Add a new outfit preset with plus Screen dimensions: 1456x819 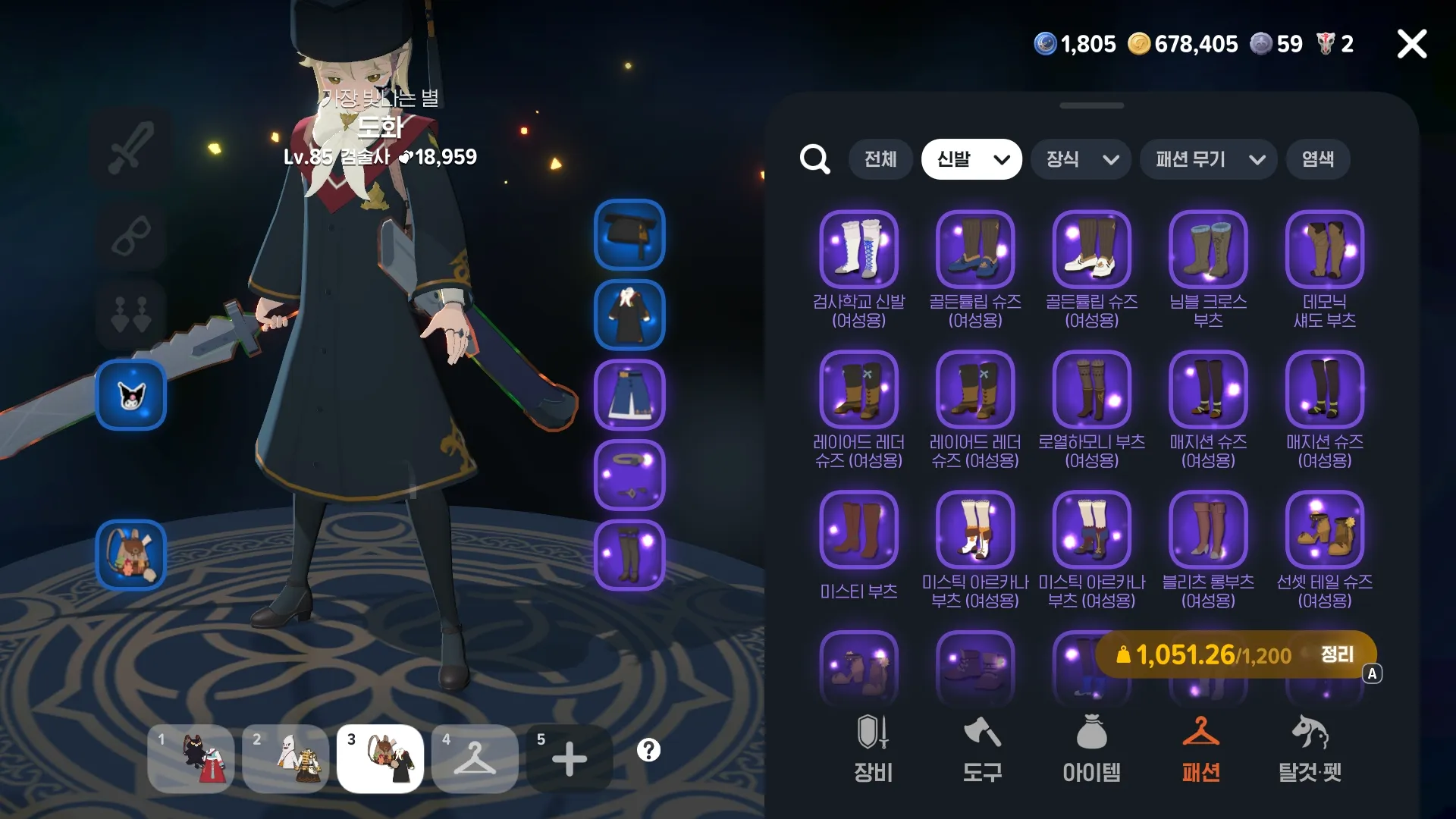(569, 758)
